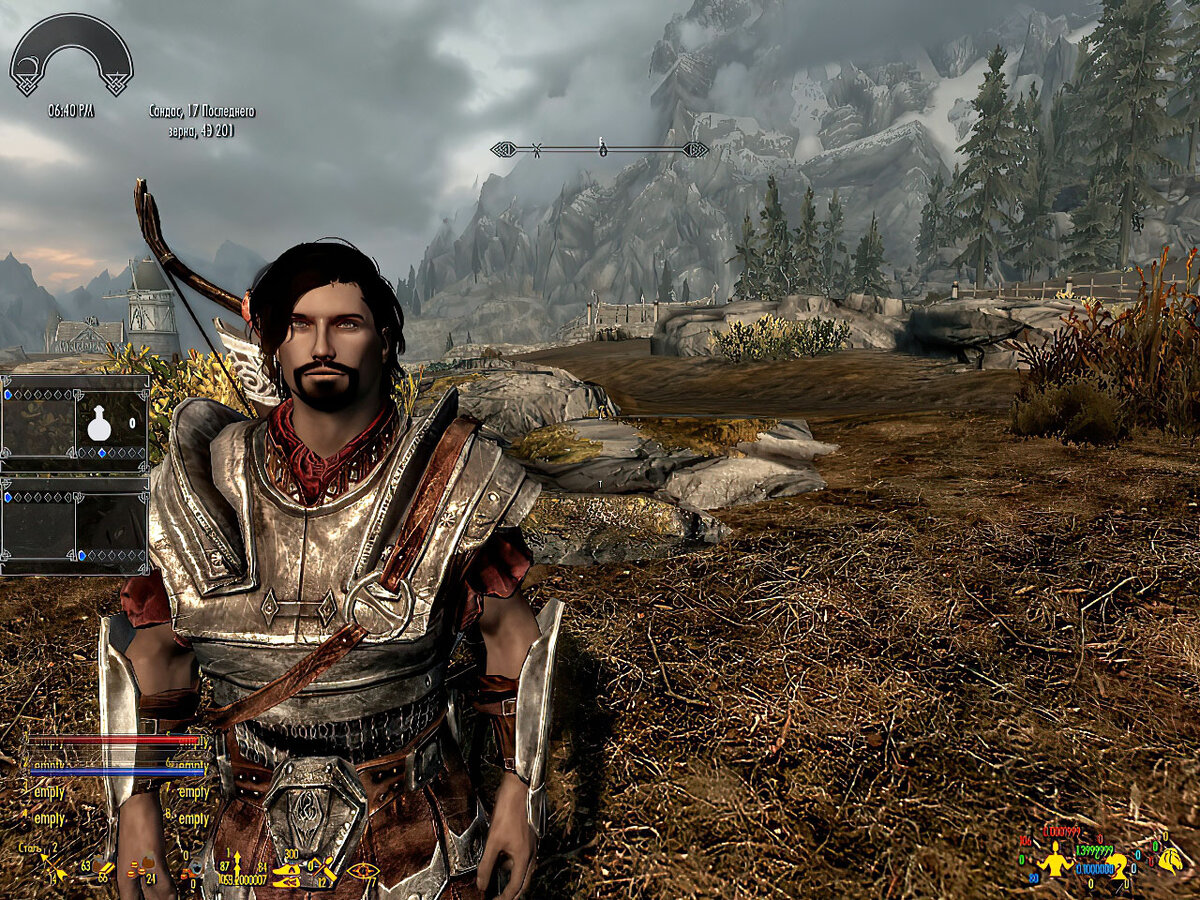This screenshot has width=1200, height=900.
Task: Click the yellow eye icon
Action: click(362, 870)
